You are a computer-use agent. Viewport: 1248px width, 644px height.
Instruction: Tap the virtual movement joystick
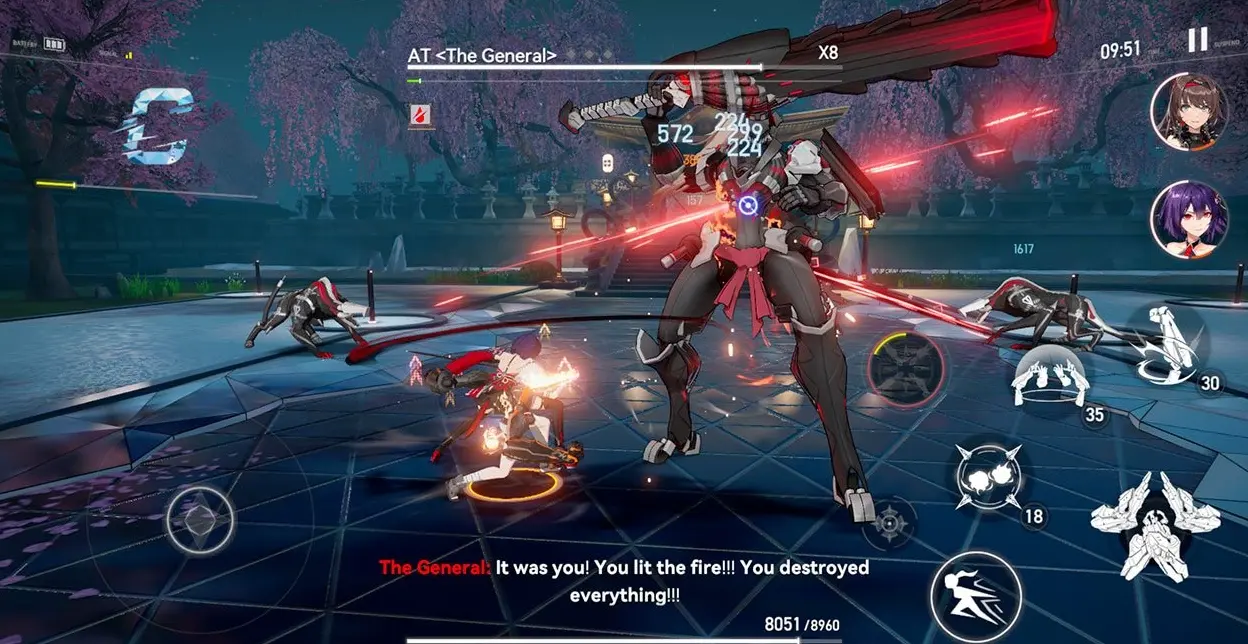200,519
